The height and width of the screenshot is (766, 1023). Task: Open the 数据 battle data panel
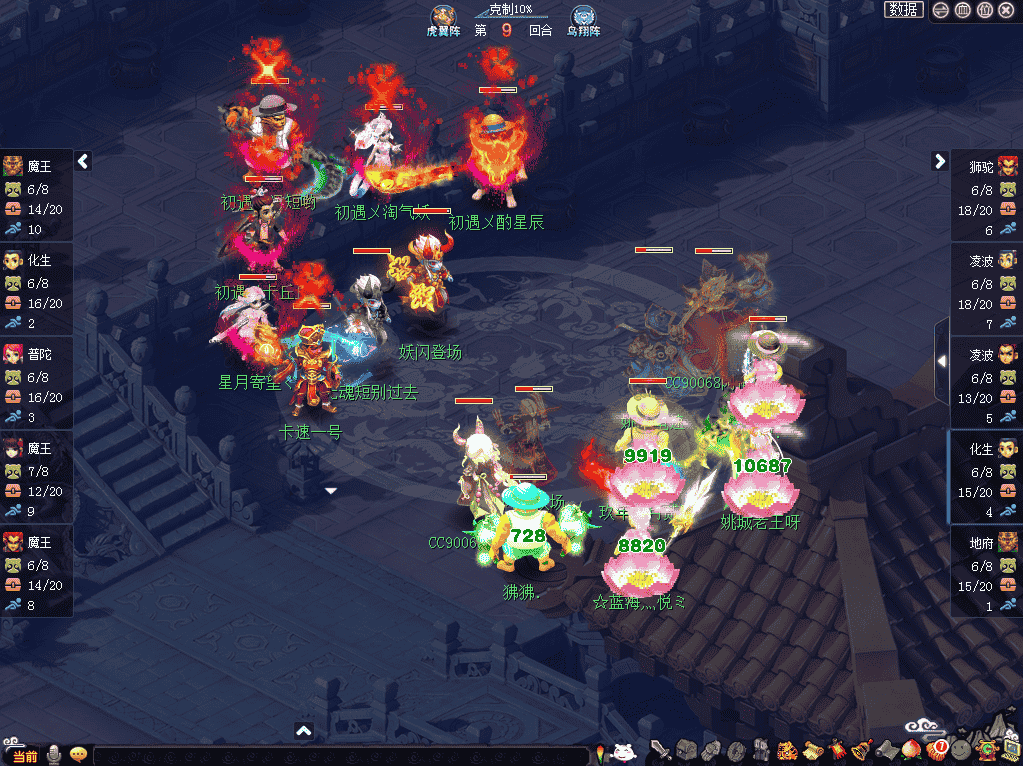point(904,9)
